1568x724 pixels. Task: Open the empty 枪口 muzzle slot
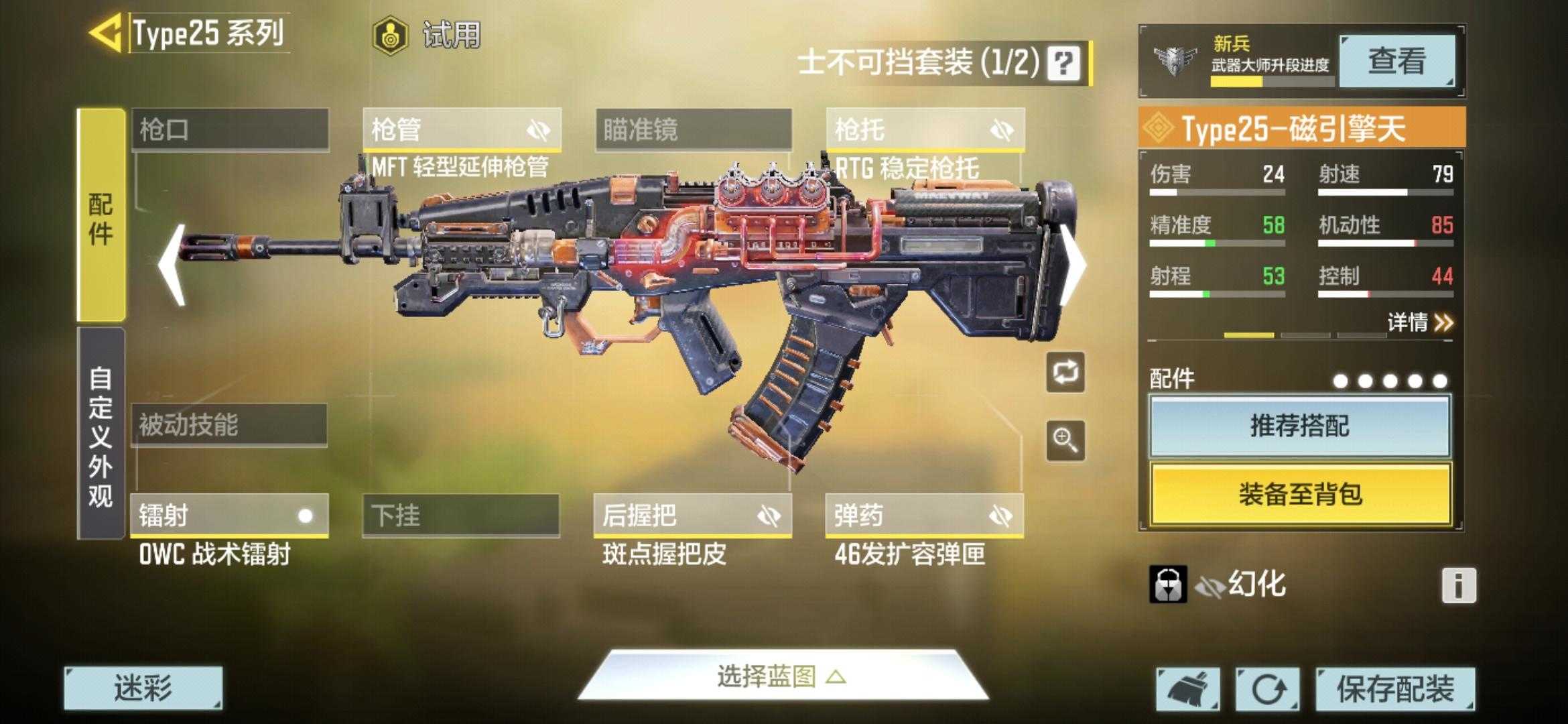(x=230, y=129)
